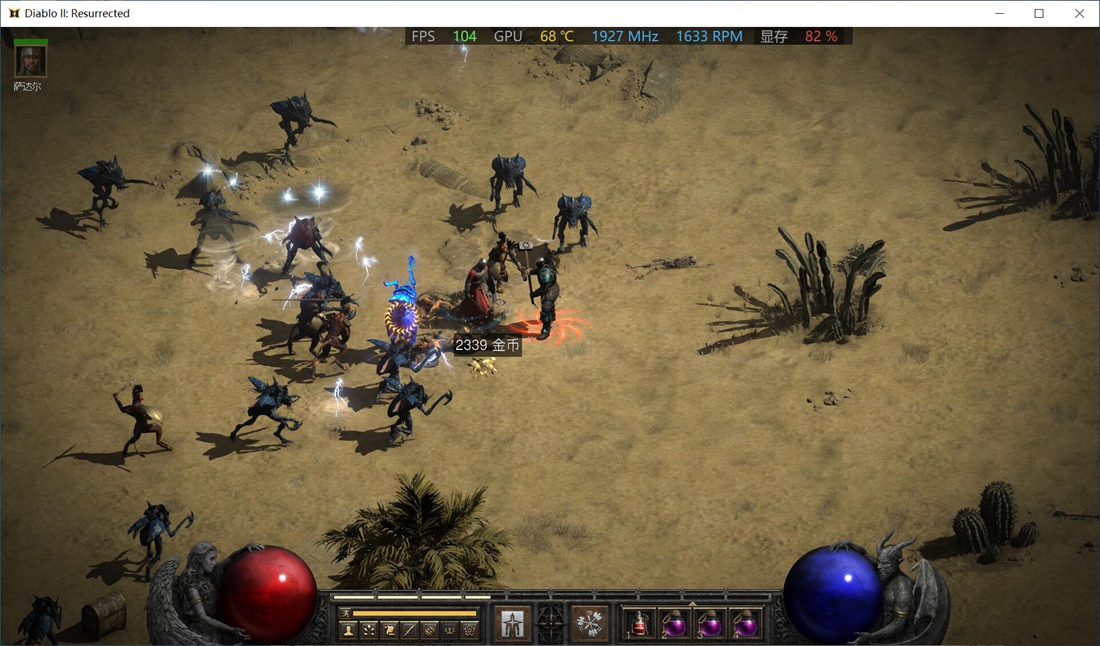The image size is (1100, 646).
Task: Open the quest log scroll icon
Action: tap(389, 630)
